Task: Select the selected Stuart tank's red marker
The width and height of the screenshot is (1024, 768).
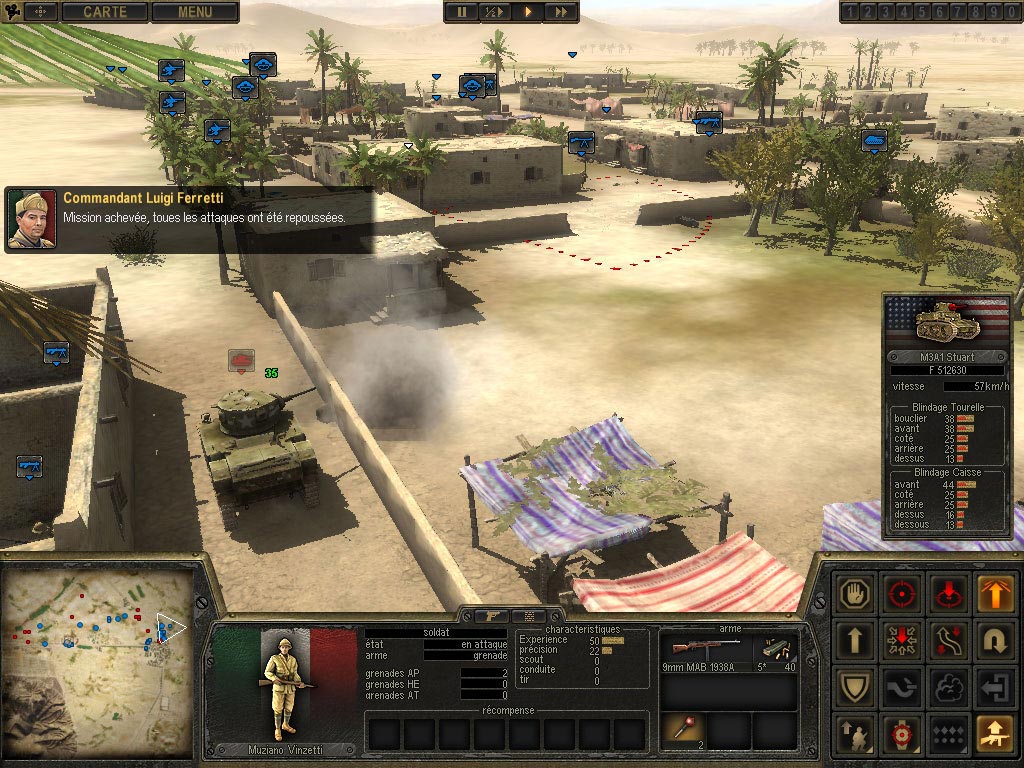Action: point(241,359)
